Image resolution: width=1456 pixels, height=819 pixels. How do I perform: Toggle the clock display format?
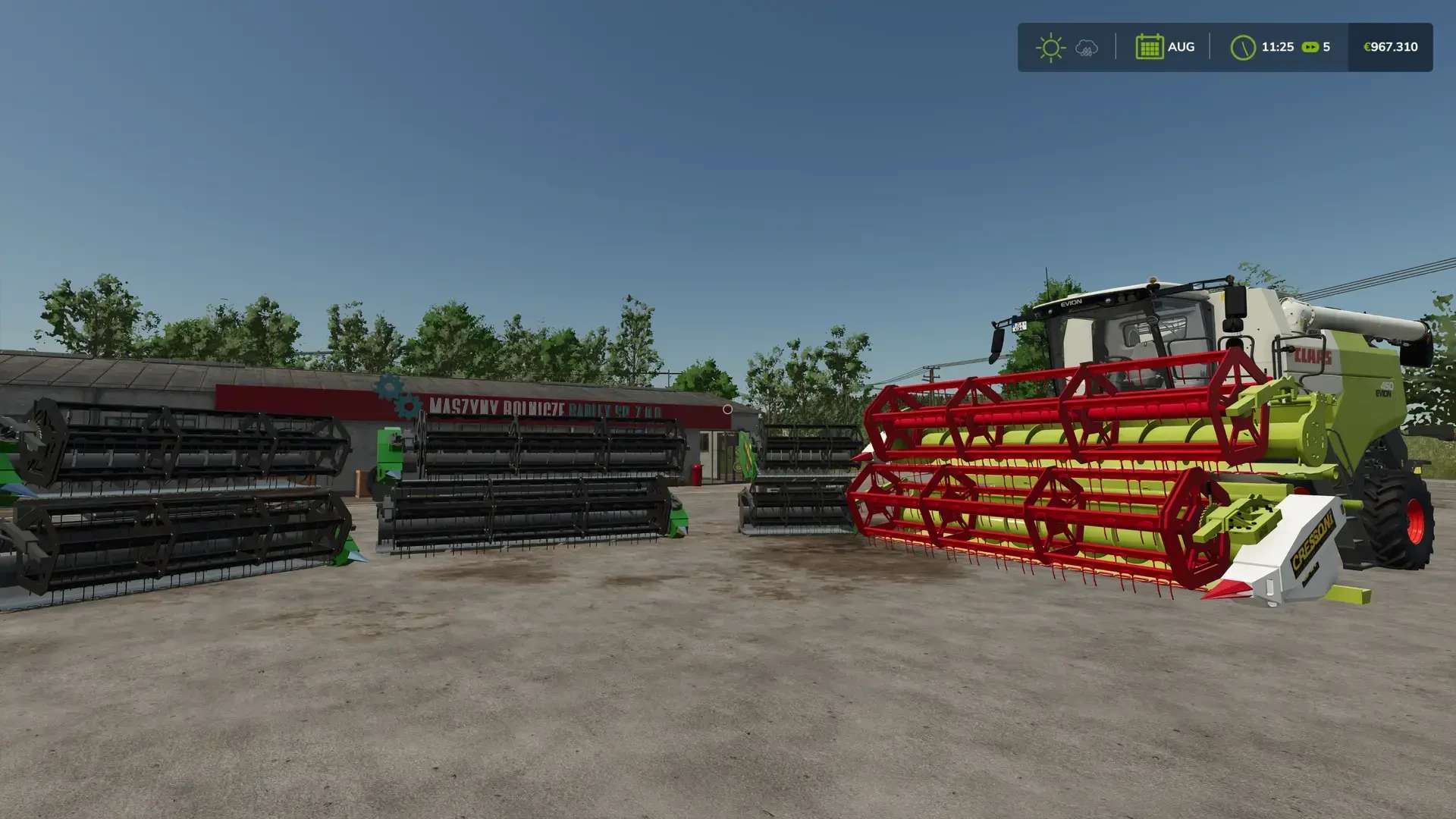(x=1278, y=47)
